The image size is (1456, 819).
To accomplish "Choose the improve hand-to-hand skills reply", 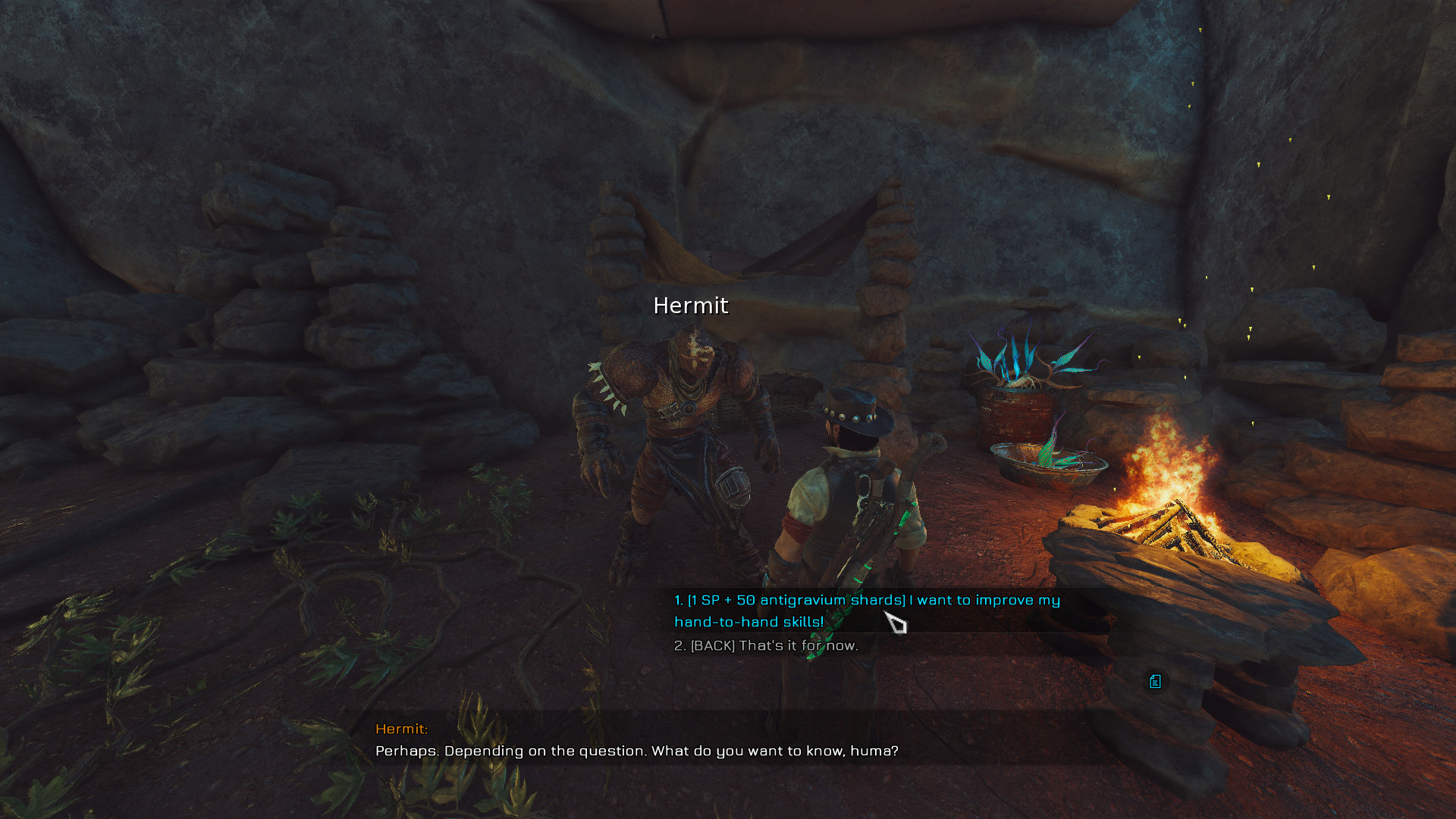I will click(x=866, y=610).
